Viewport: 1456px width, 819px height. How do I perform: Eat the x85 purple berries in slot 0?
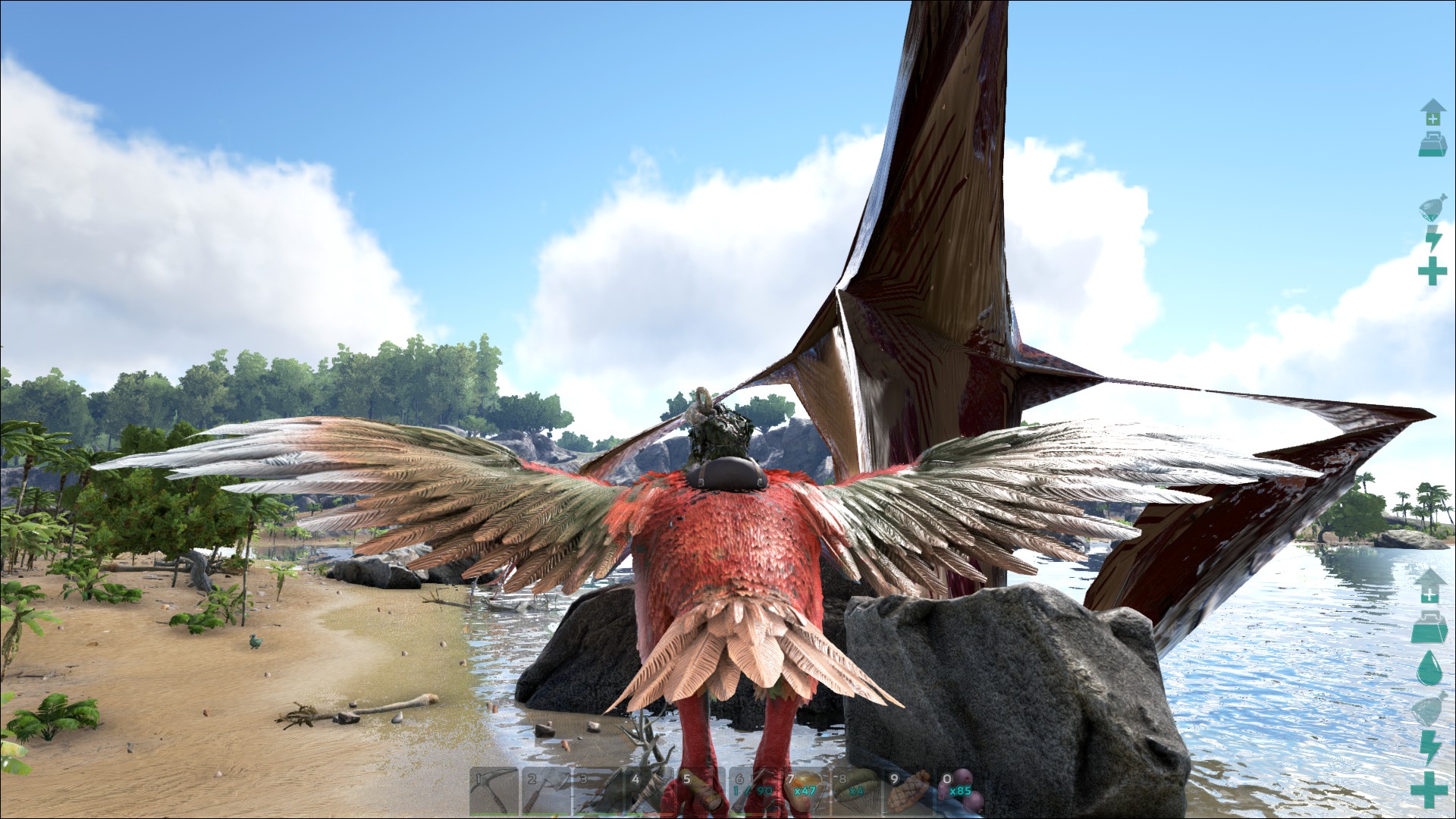pyautogui.click(x=959, y=792)
